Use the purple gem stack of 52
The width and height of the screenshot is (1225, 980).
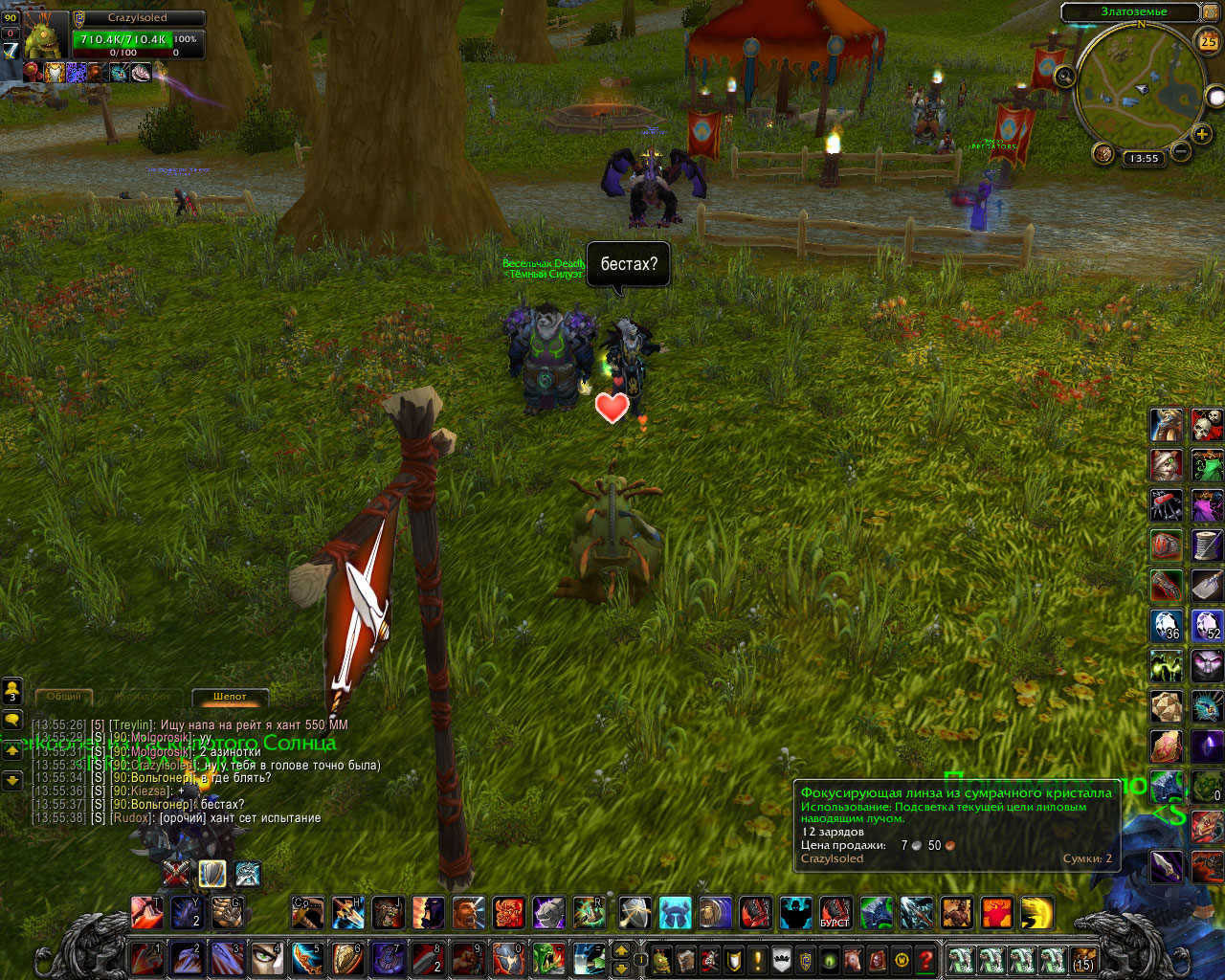(x=1207, y=625)
